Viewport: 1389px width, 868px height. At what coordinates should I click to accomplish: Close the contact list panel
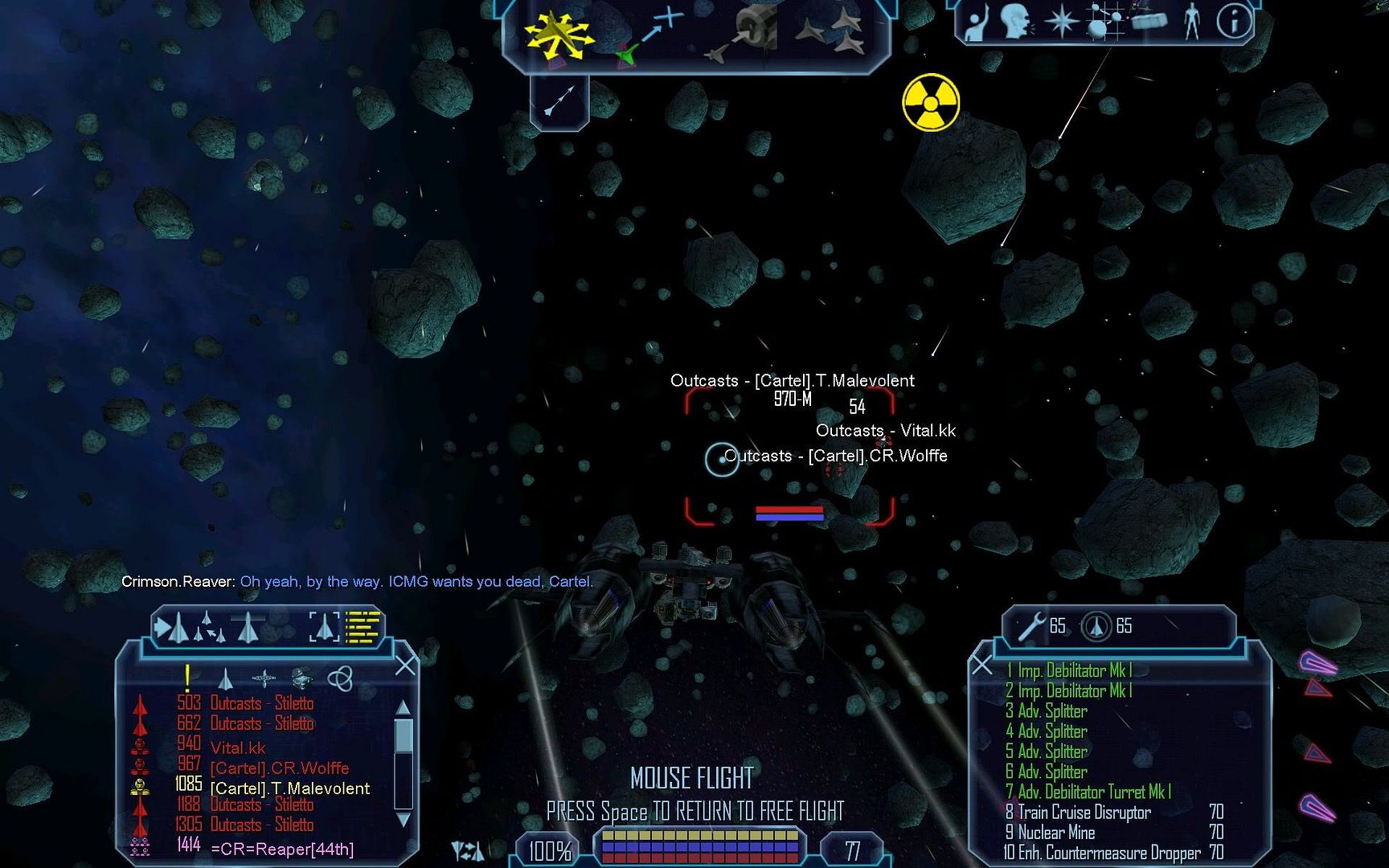pos(406,665)
